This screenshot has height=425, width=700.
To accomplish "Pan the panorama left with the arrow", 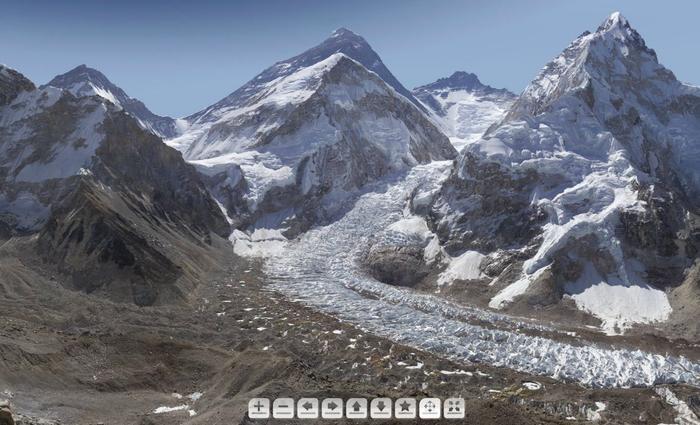I will pos(308,407).
